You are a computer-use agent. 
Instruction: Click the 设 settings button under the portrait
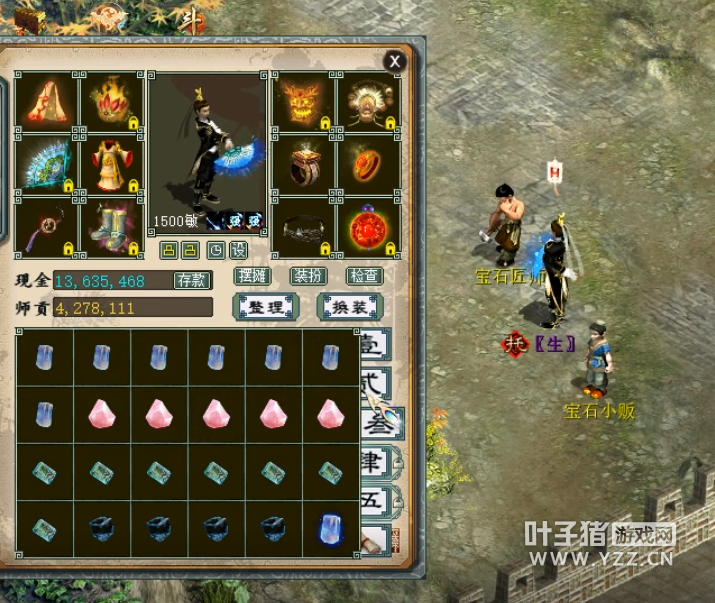[238, 249]
